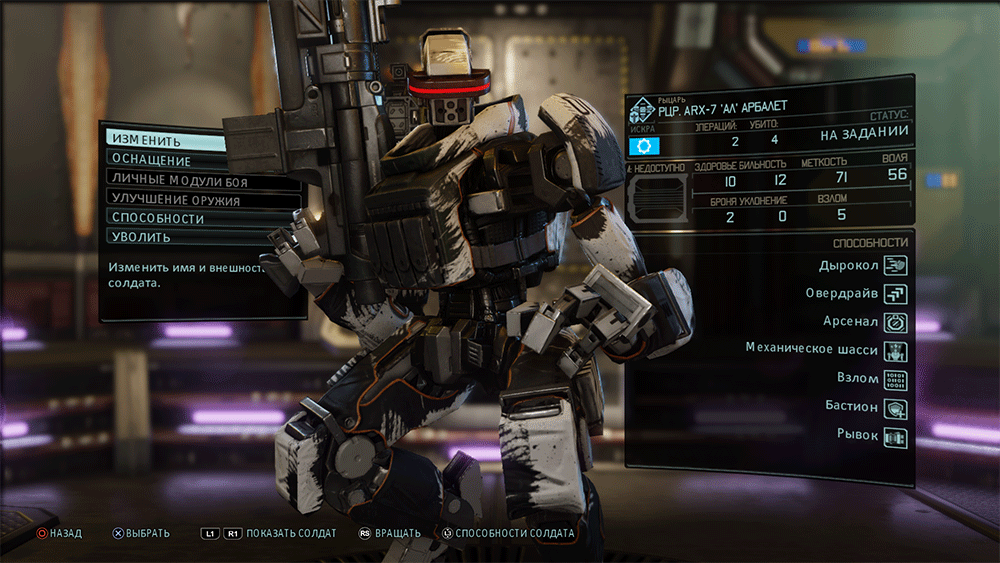Open the ОСНАЩЕНИЕ loadout menu

coord(165,160)
